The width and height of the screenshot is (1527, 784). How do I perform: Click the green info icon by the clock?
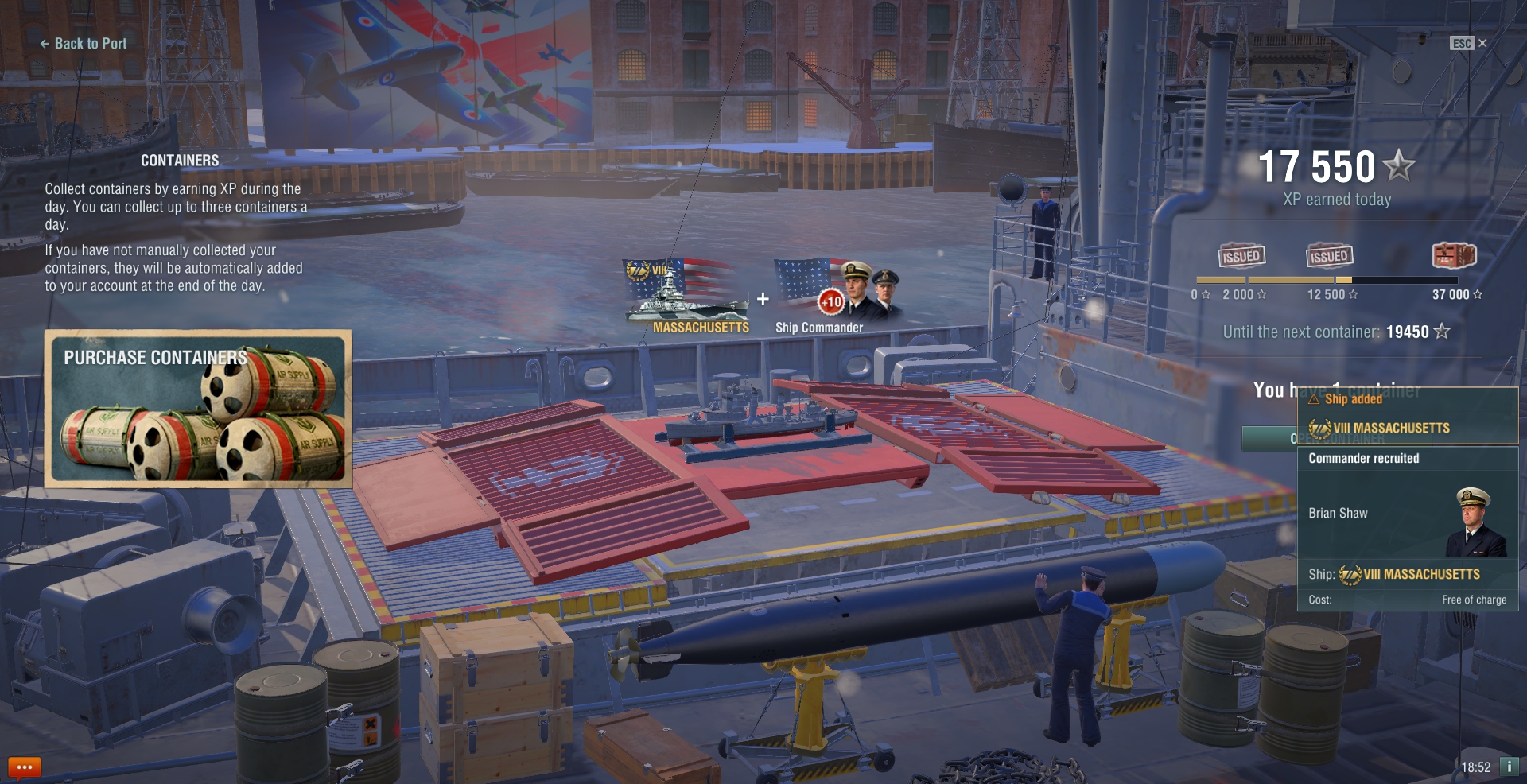[1508, 767]
